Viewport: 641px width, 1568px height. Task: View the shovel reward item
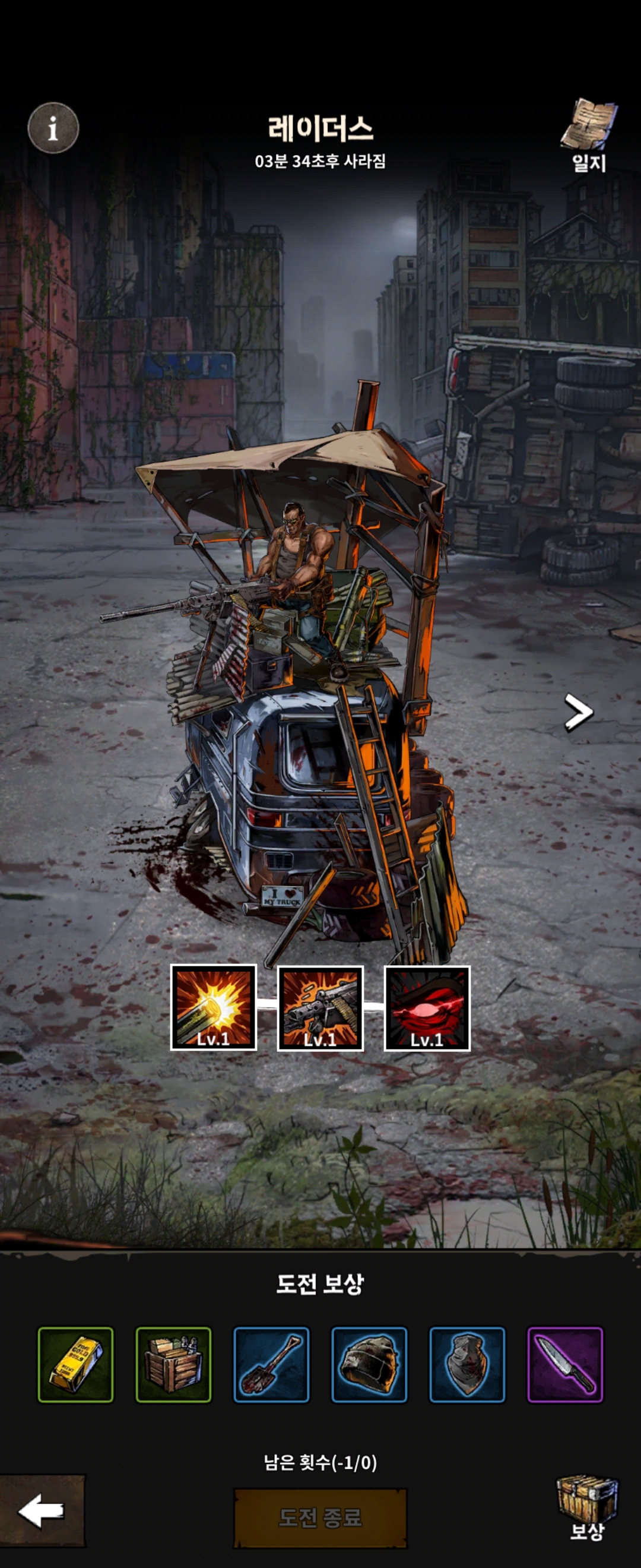point(271,1364)
